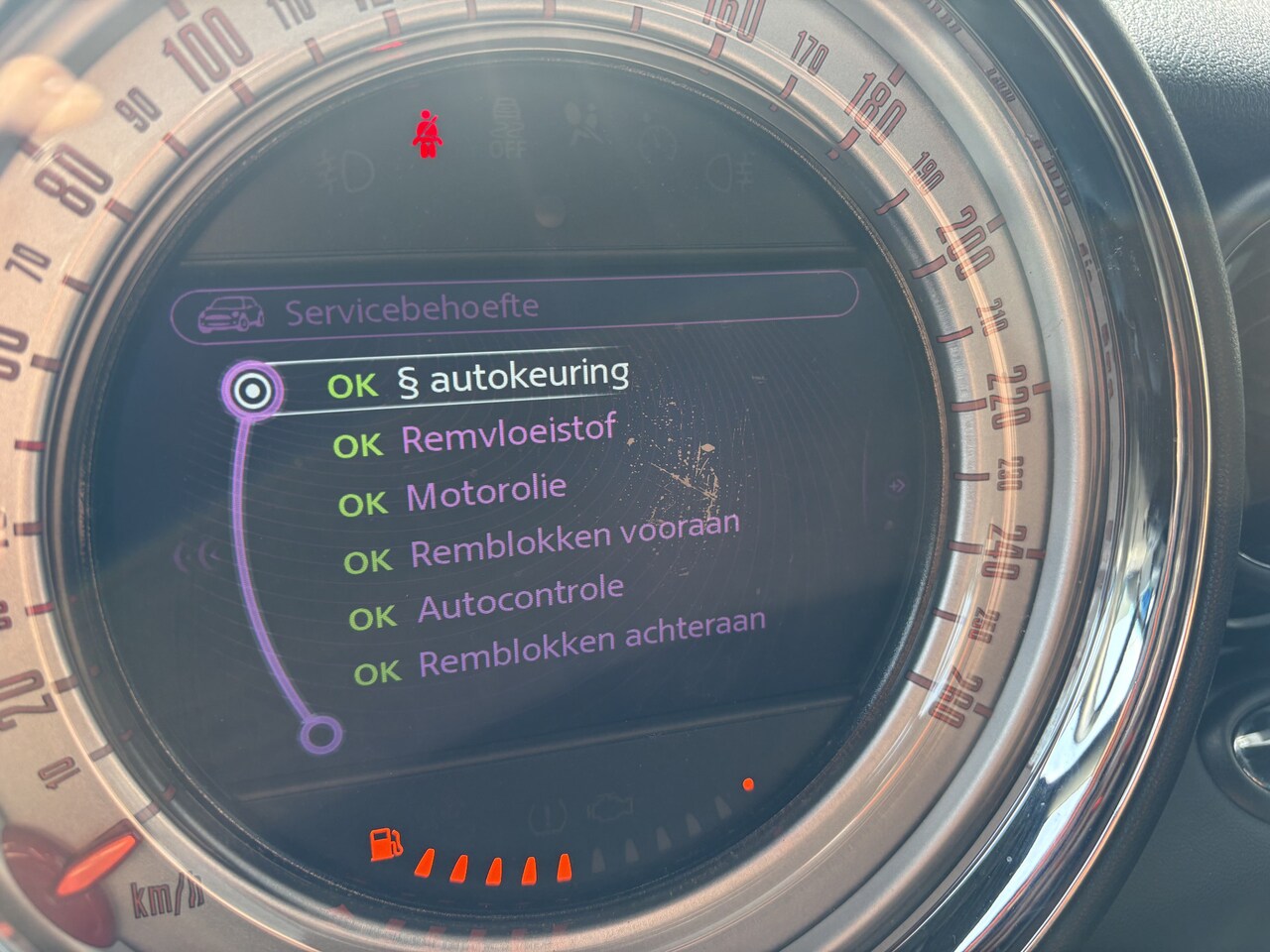Image resolution: width=1270 pixels, height=952 pixels.
Task: Click the Servicebehoefte header bar
Action: 512,307
